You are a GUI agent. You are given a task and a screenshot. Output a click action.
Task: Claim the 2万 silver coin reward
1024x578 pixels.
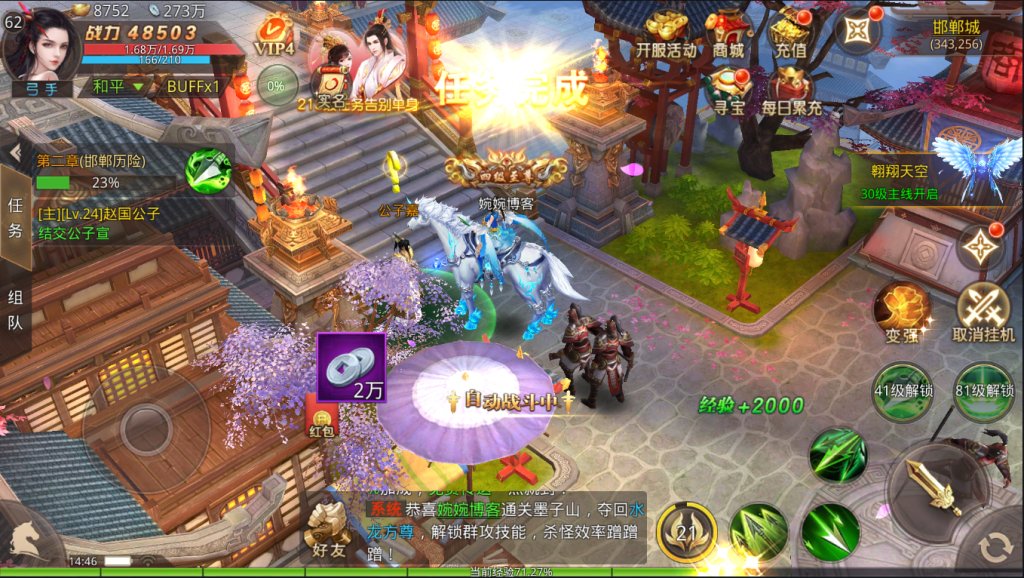tap(351, 366)
